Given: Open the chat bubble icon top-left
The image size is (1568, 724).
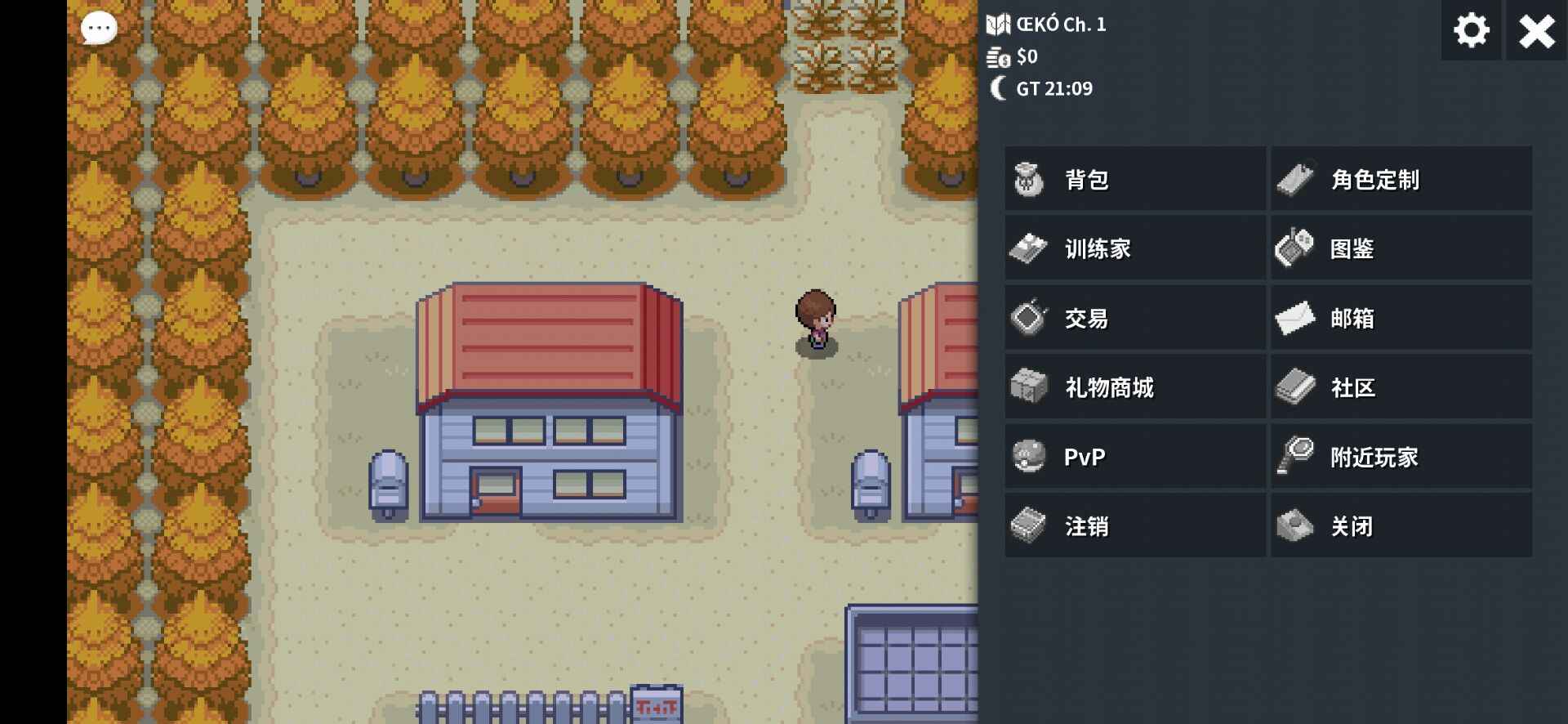Looking at the screenshot, I should (x=99, y=29).
